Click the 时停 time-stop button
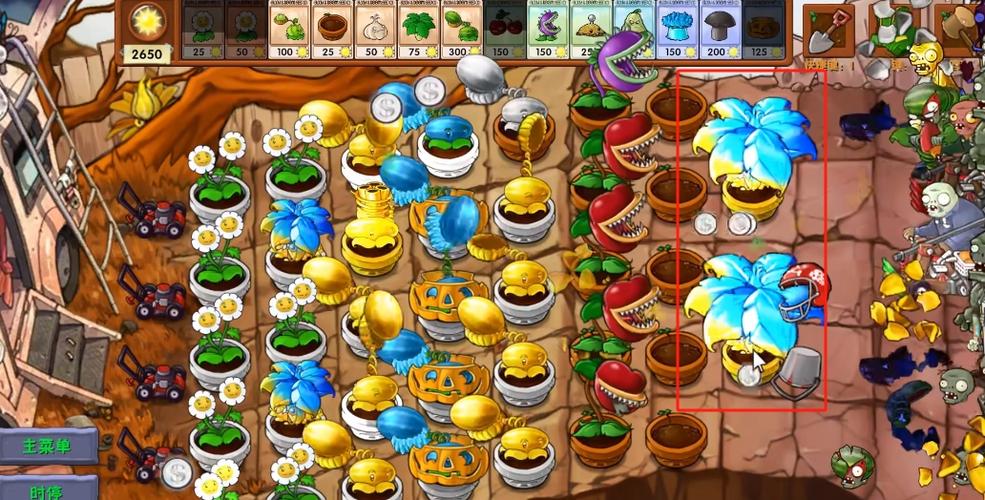Viewport: 985px width, 500px height. coord(47,489)
